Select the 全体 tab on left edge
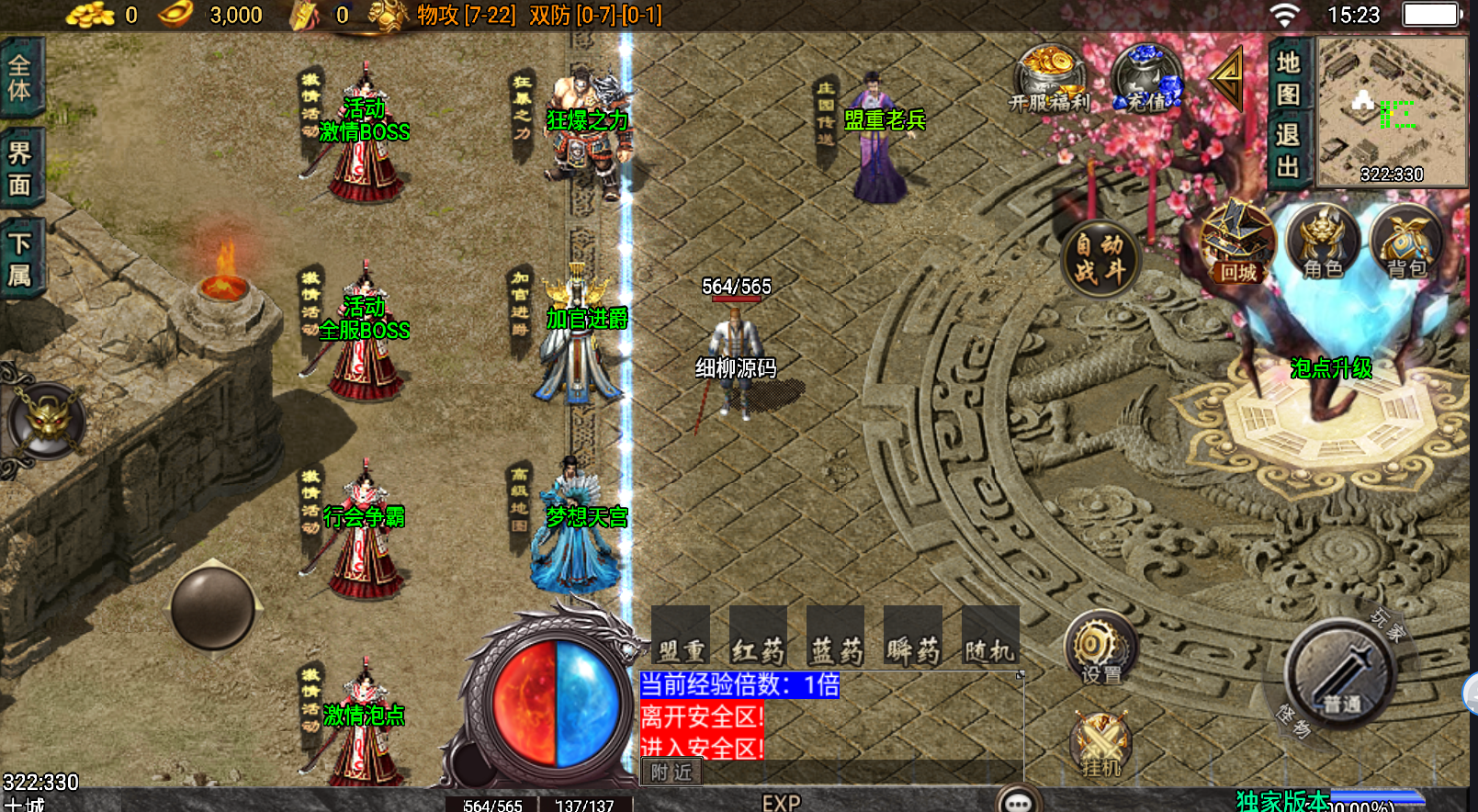Image resolution: width=1478 pixels, height=812 pixels. click(20, 79)
